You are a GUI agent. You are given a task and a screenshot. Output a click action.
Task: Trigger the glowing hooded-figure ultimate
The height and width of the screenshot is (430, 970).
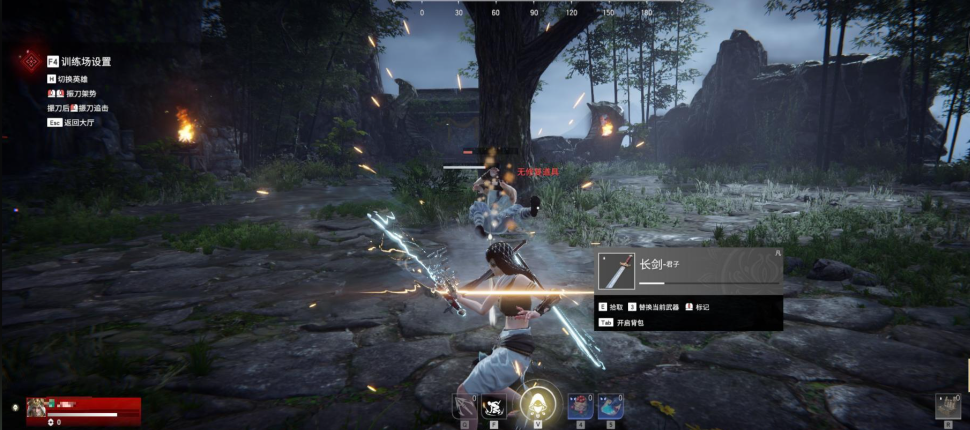[x=536, y=404]
